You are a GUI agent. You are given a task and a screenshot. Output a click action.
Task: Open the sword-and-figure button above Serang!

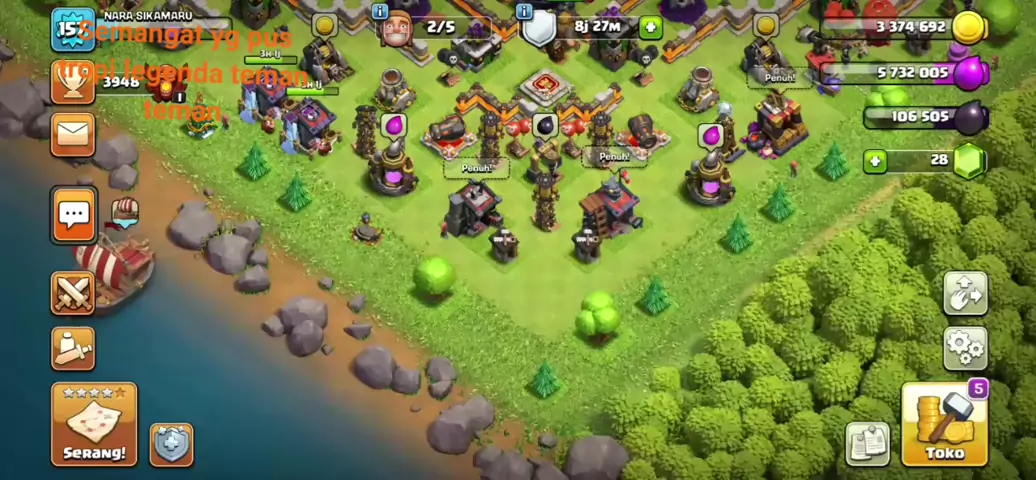click(73, 348)
